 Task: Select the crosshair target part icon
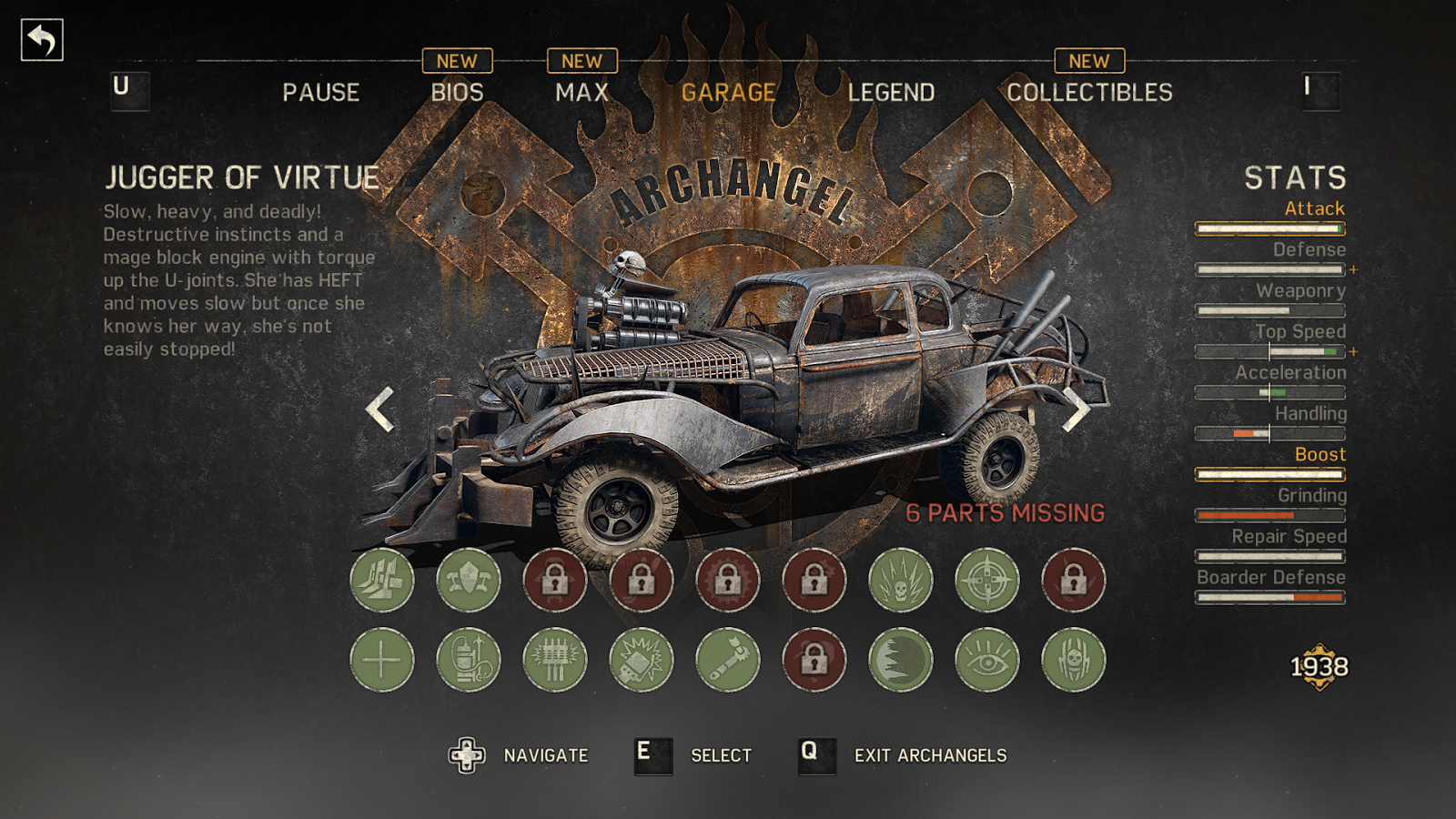[987, 580]
